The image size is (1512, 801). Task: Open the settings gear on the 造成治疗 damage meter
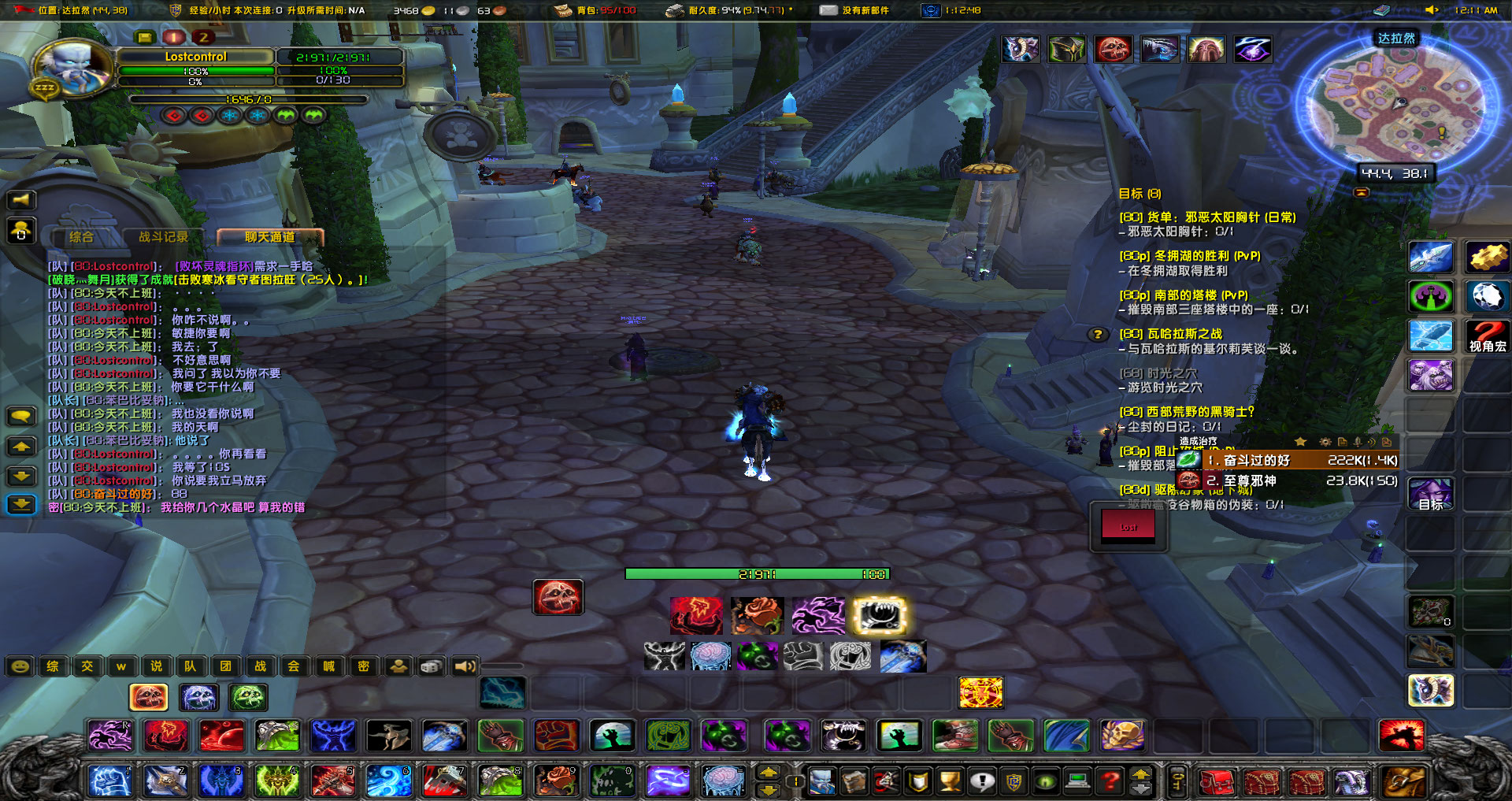click(1325, 441)
